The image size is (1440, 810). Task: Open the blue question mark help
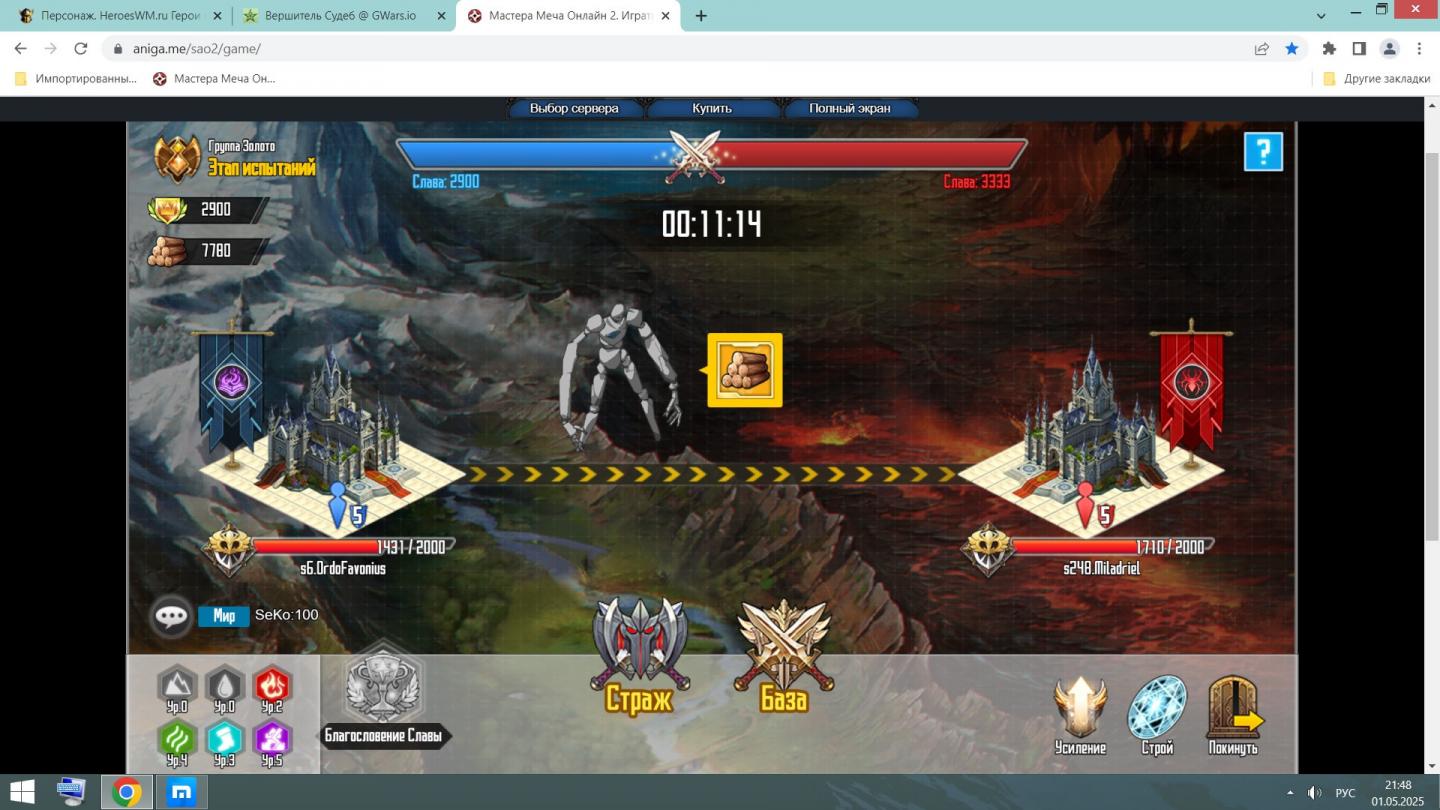[1263, 152]
